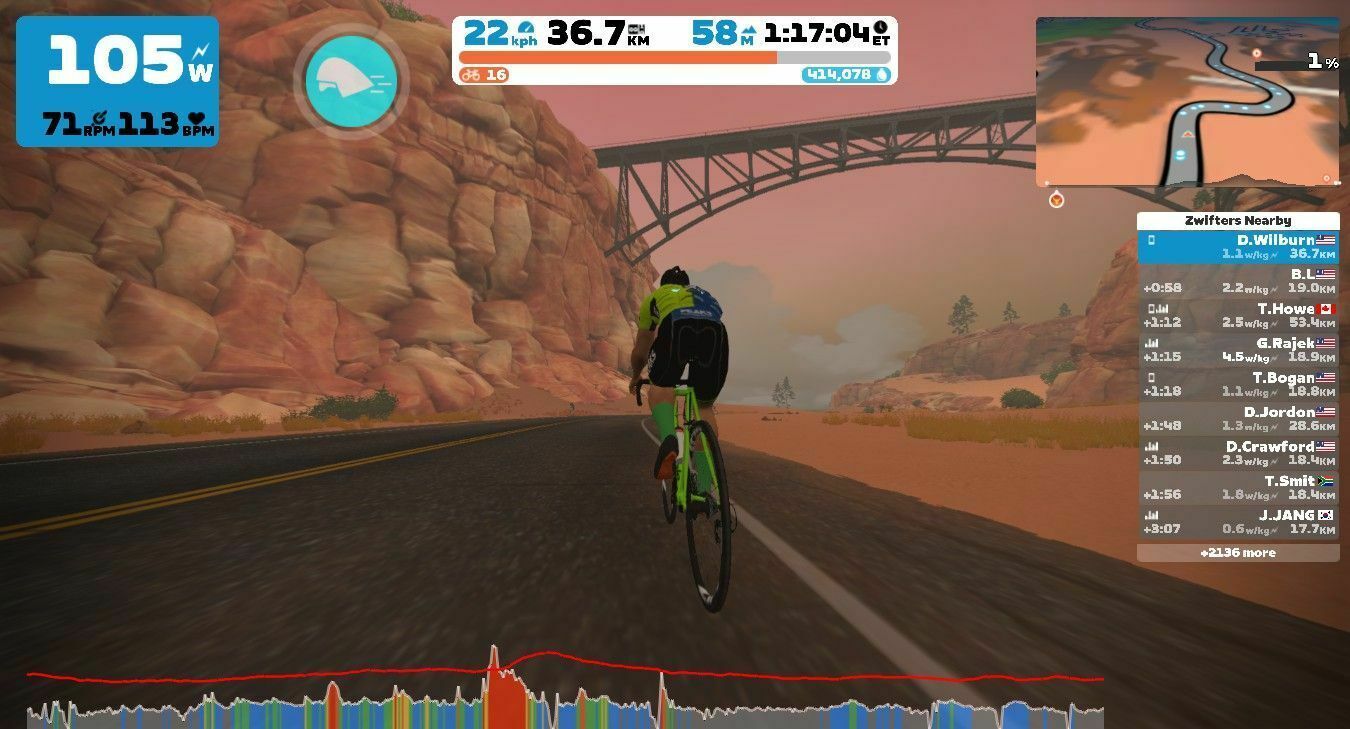Choose D.Jordon from nearby riders
The height and width of the screenshot is (729, 1350).
(x=1237, y=419)
